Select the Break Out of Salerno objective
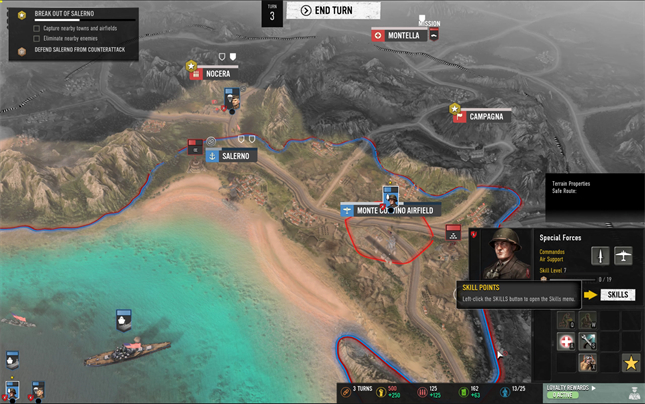 pos(64,15)
